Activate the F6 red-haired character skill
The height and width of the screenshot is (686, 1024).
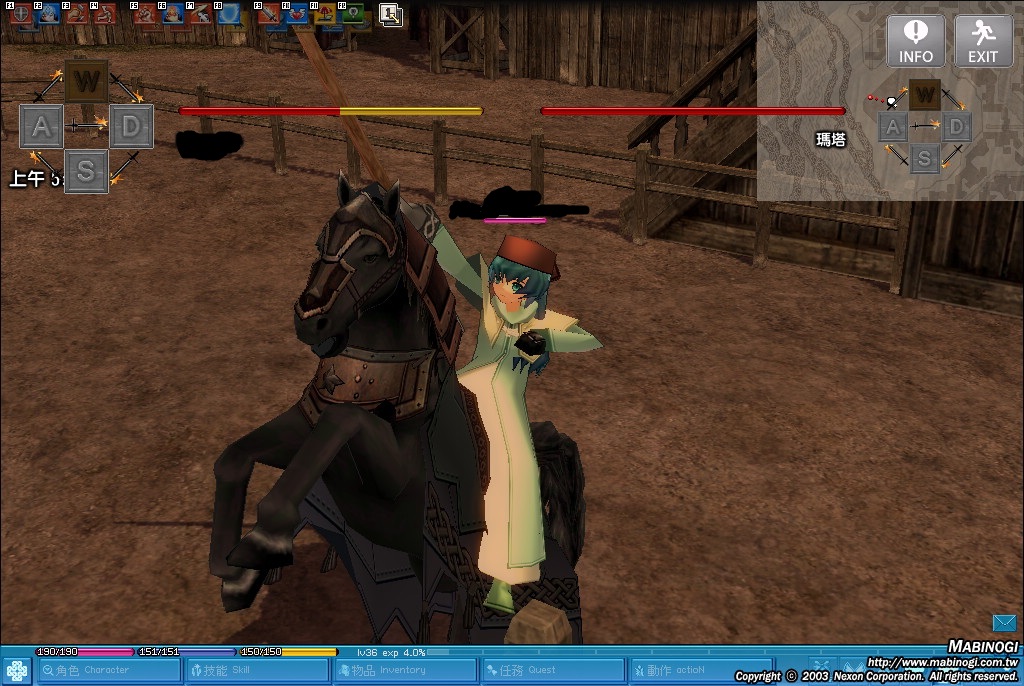click(x=173, y=14)
